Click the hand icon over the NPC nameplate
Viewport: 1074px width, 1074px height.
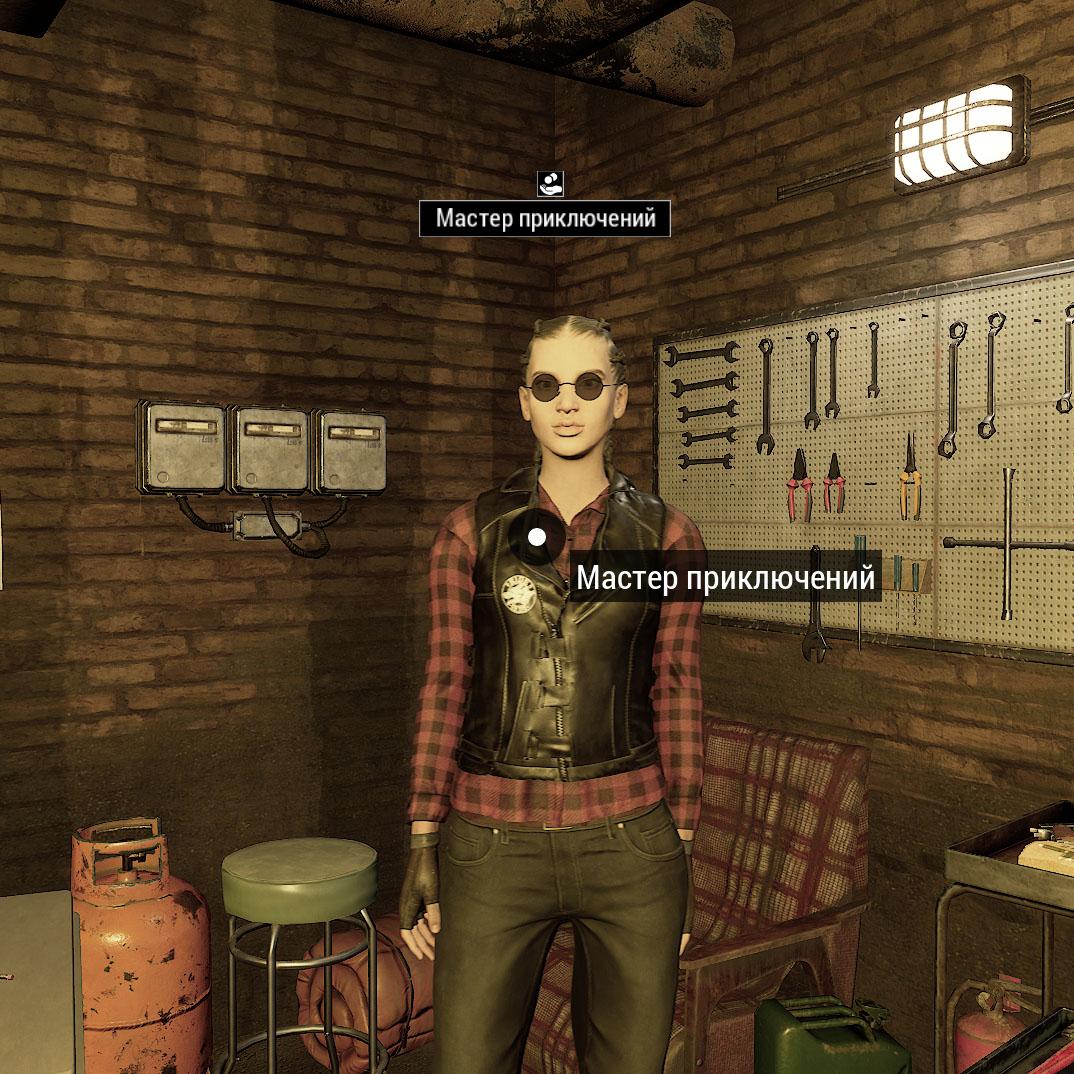click(x=551, y=183)
